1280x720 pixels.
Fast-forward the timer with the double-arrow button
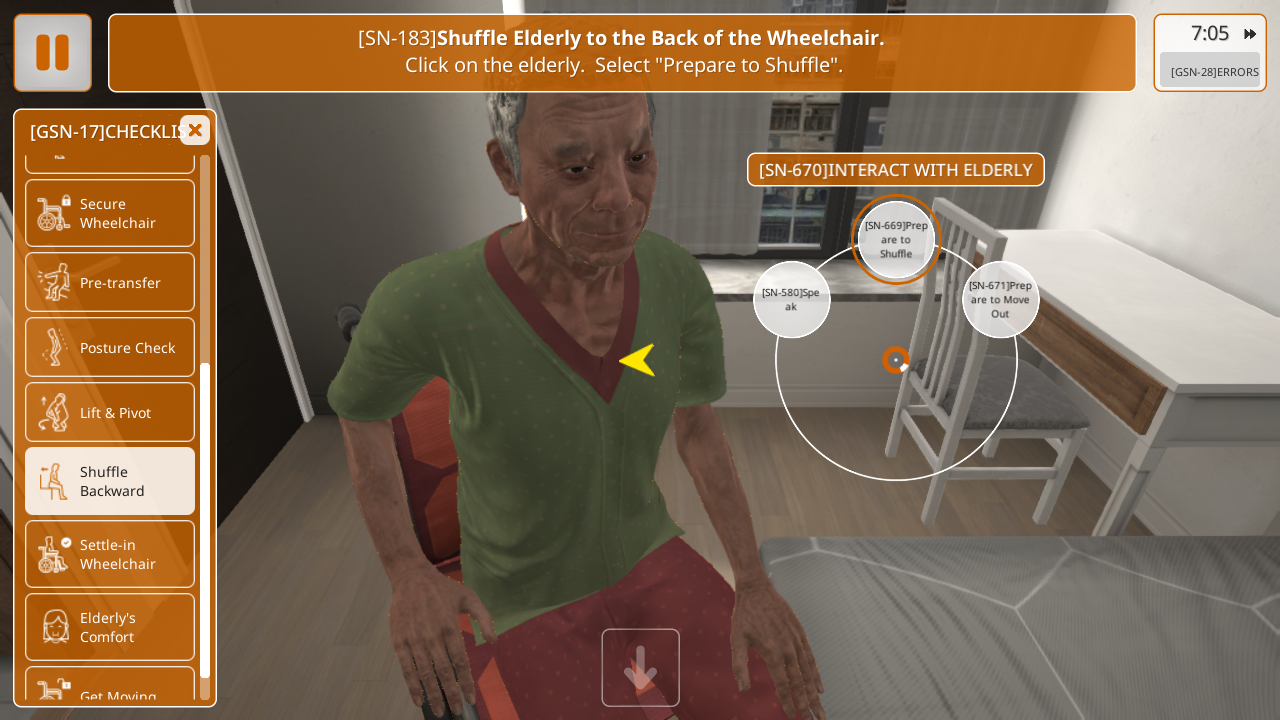tap(1249, 34)
